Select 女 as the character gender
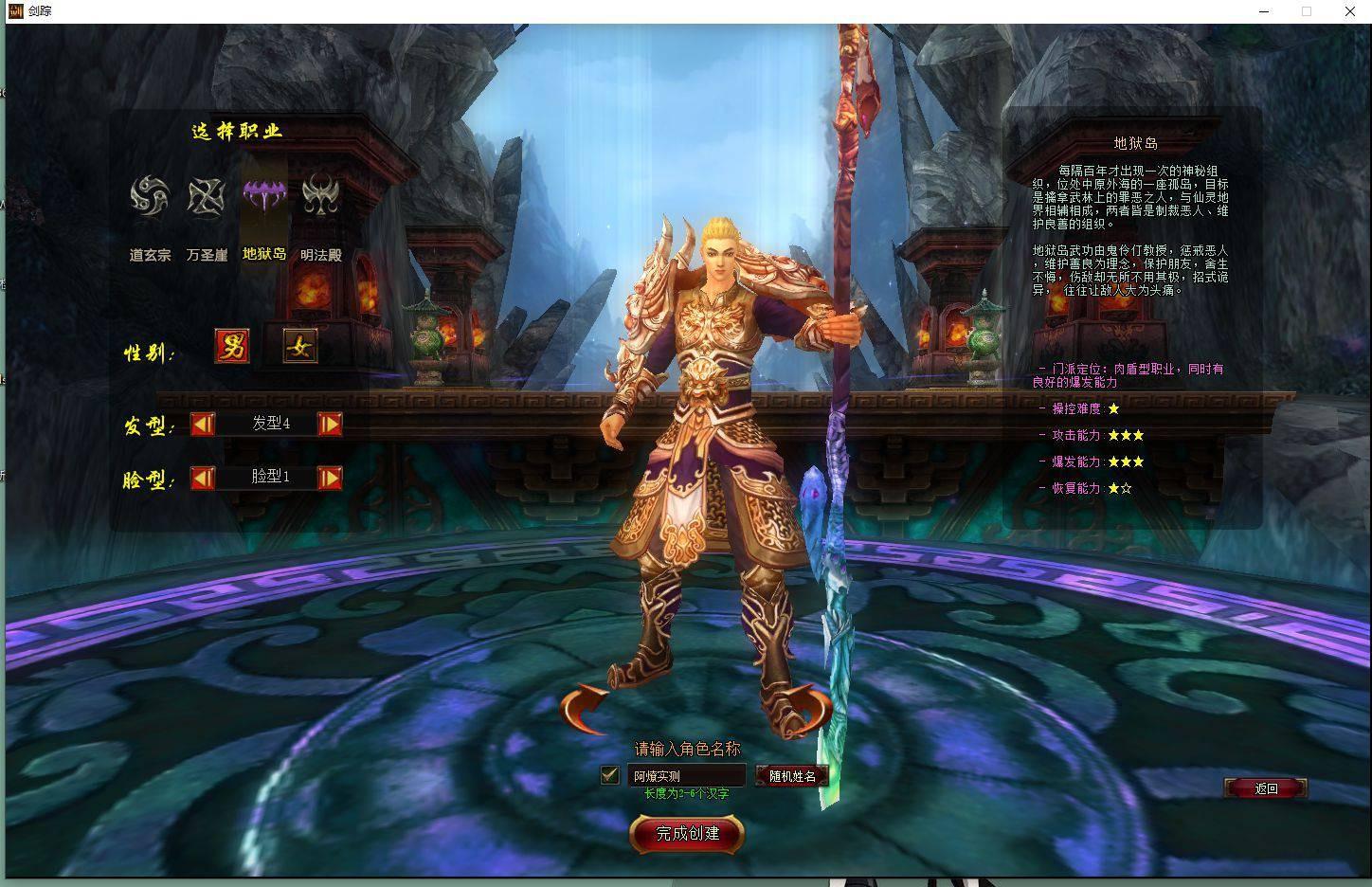Viewport: 1372px width, 887px height. point(300,347)
